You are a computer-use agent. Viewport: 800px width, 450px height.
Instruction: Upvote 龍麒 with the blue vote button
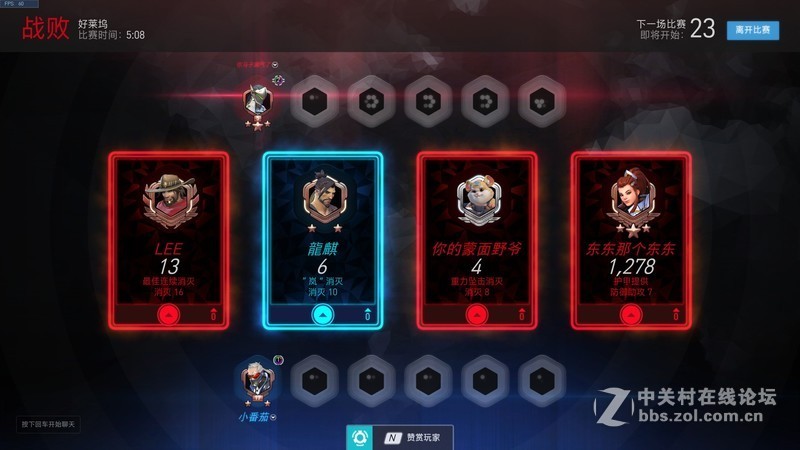tap(321, 314)
